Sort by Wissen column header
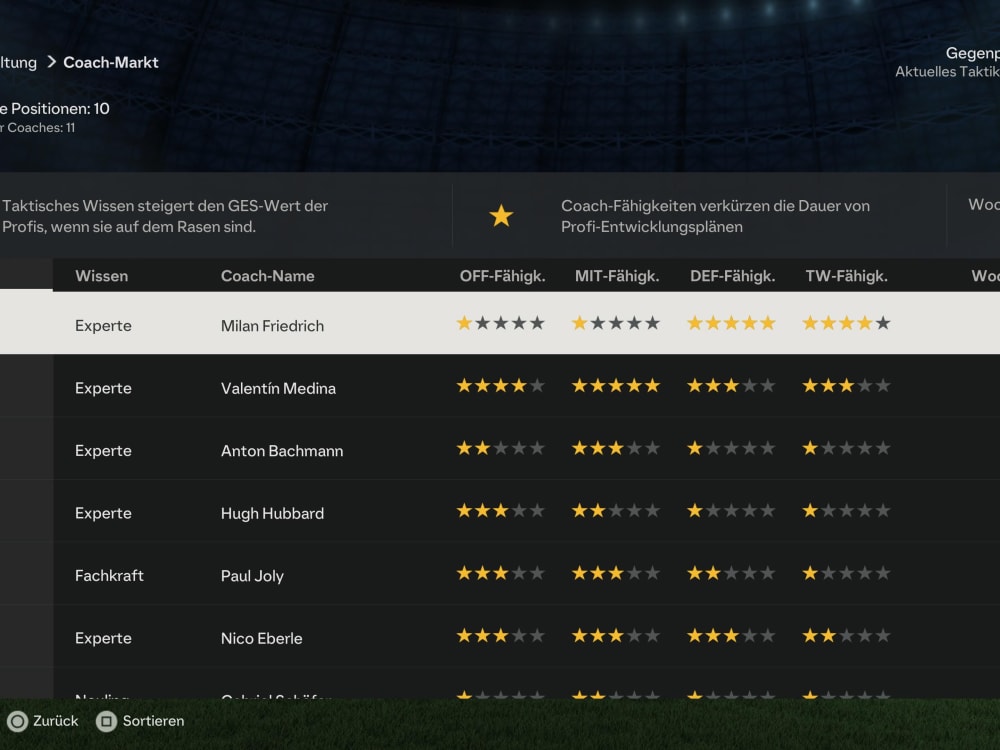This screenshot has height=750, width=1000. pyautogui.click(x=101, y=276)
